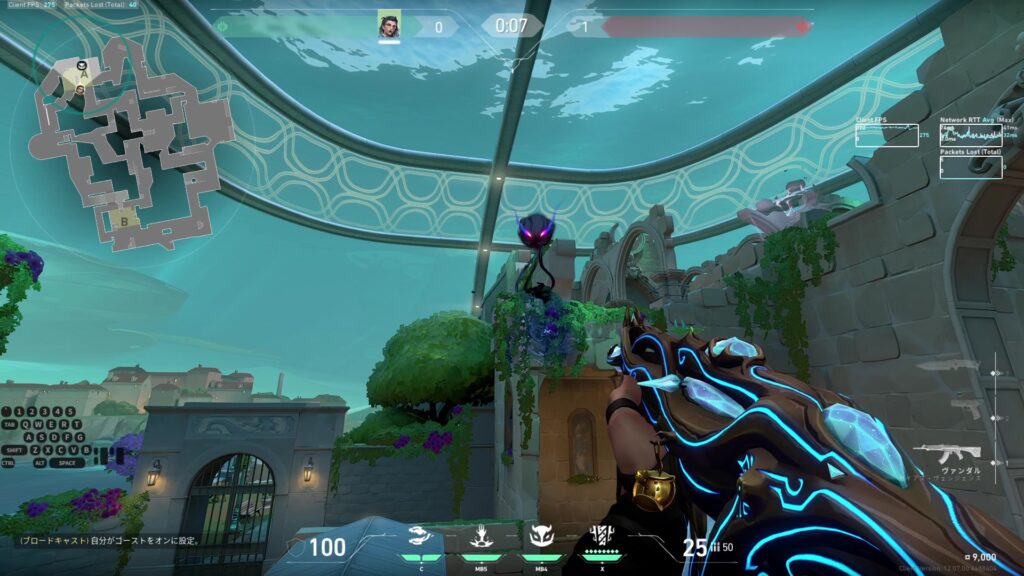Viewport: 1024px width, 576px height.
Task: Click the Network RTT graph
Action: click(x=970, y=135)
